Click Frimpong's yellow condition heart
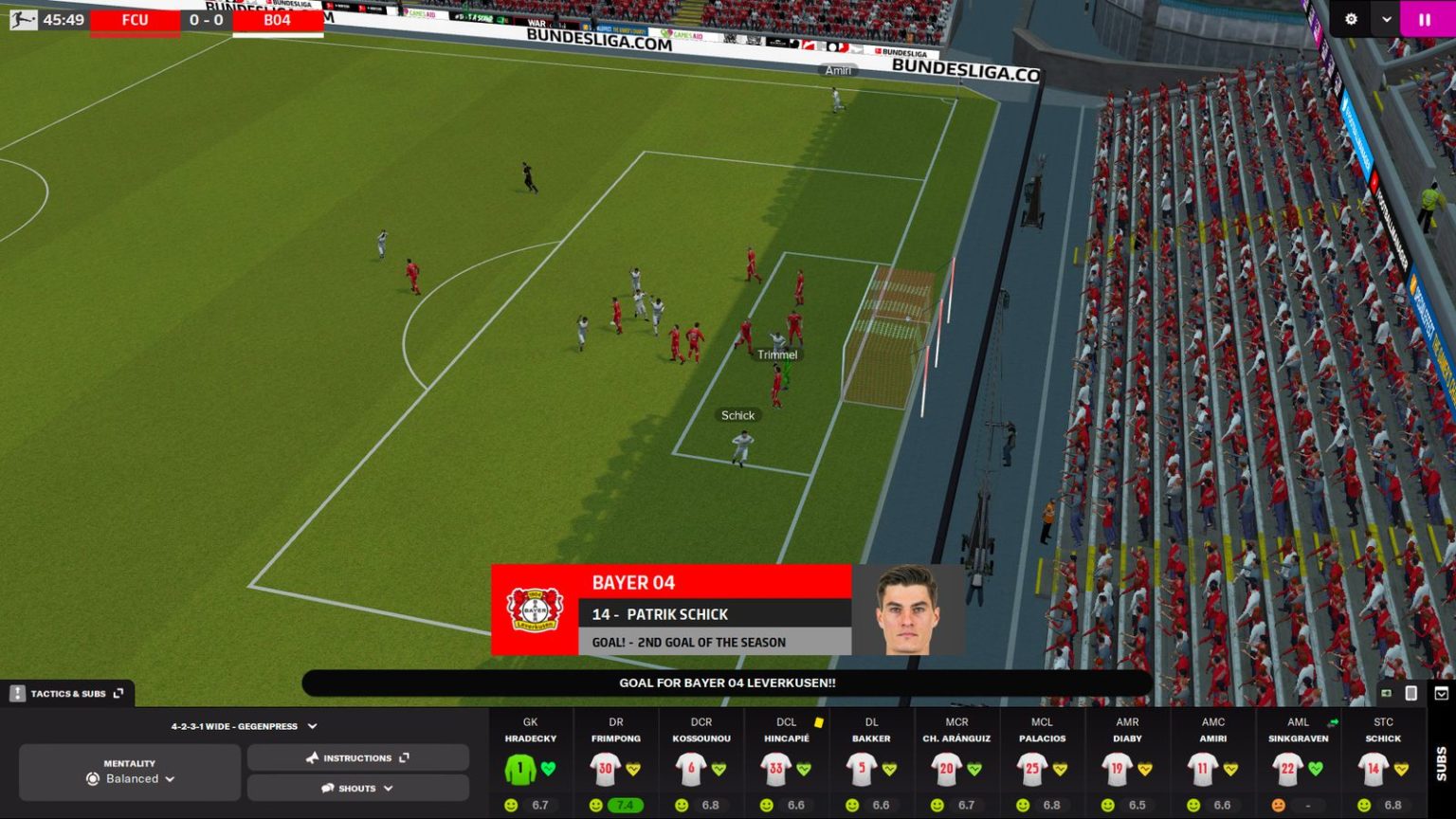 (x=635, y=770)
